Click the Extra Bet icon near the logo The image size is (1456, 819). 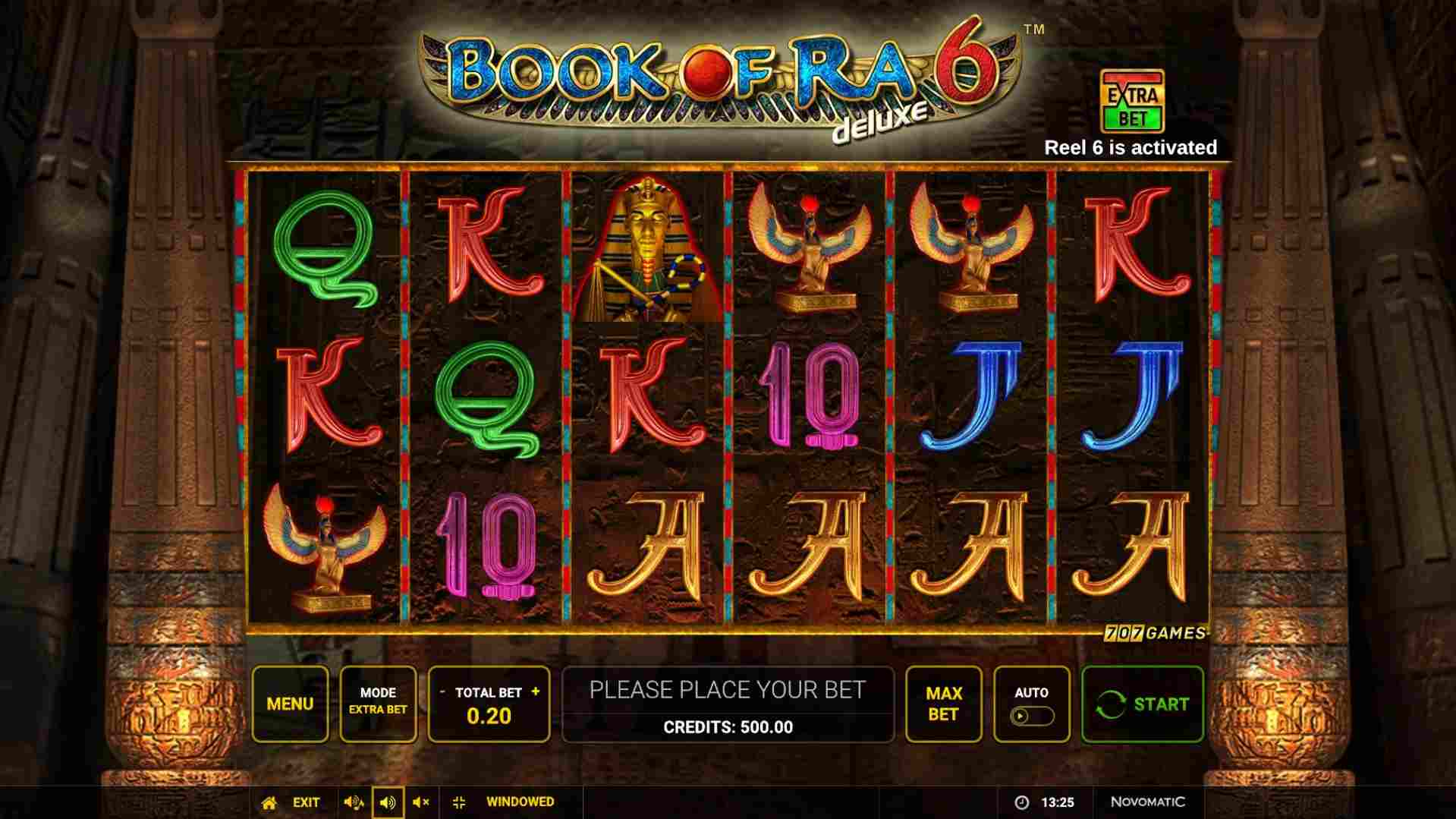[x=1131, y=101]
